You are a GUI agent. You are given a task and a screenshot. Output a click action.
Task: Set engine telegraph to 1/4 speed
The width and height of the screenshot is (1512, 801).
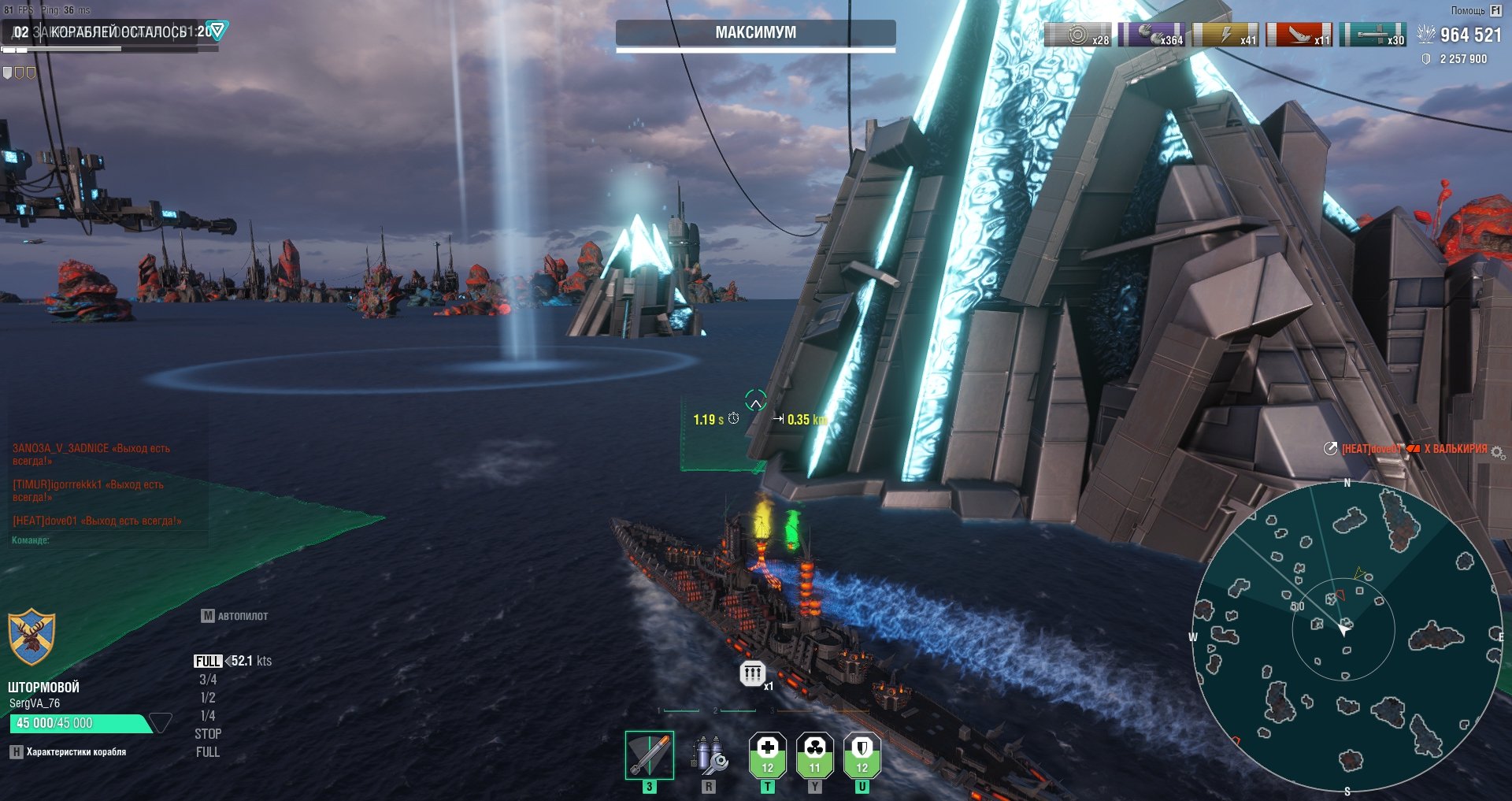point(208,715)
